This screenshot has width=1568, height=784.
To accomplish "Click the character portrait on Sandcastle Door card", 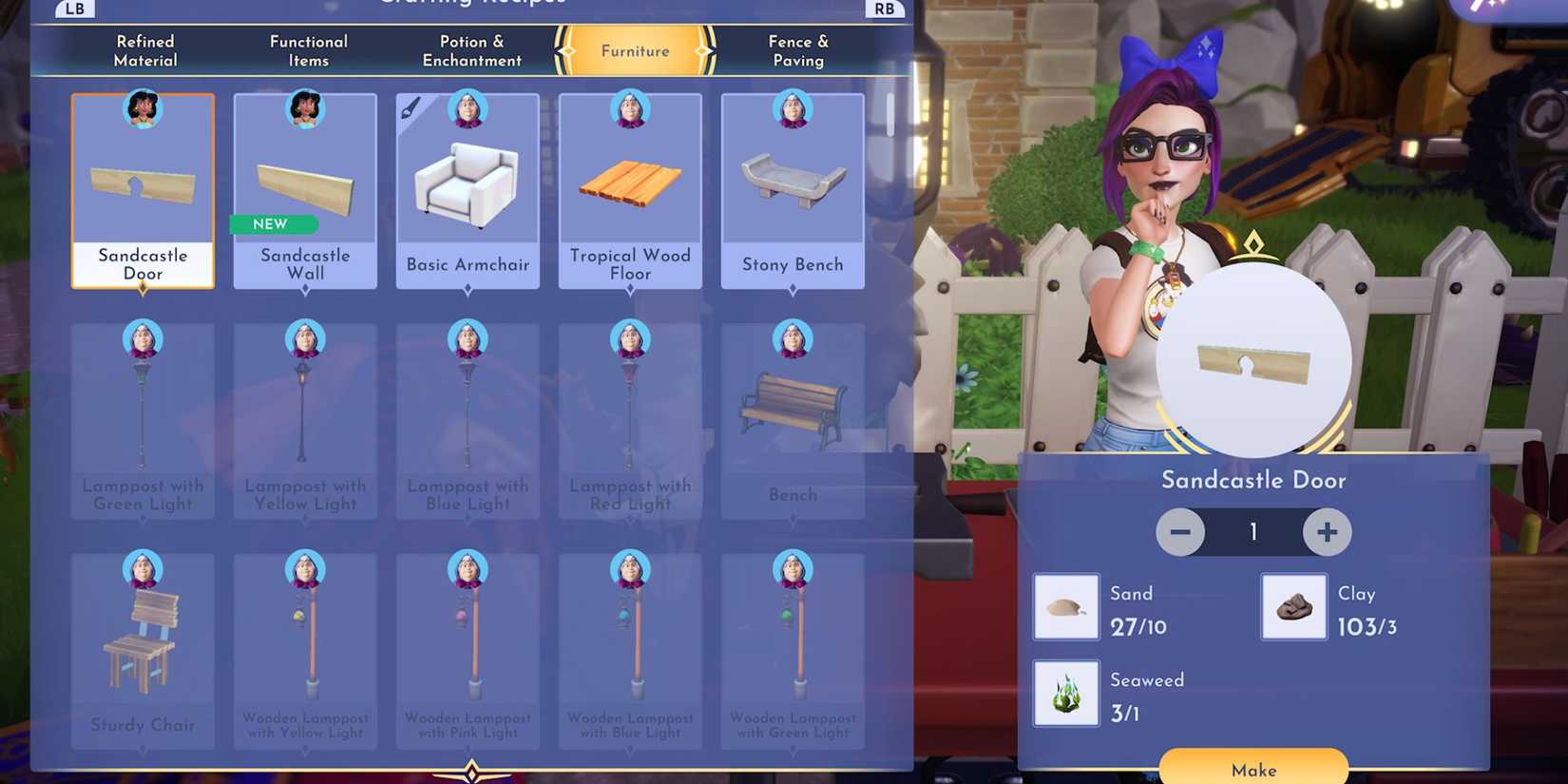I will (143, 109).
